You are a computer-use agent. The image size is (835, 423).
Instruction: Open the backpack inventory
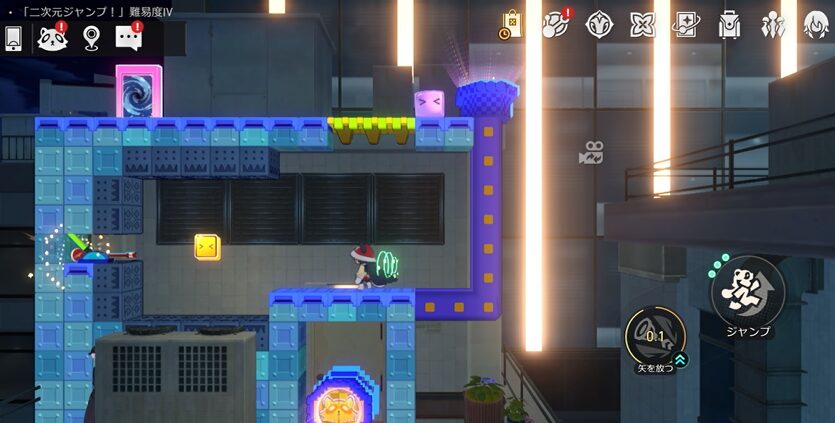tap(729, 25)
